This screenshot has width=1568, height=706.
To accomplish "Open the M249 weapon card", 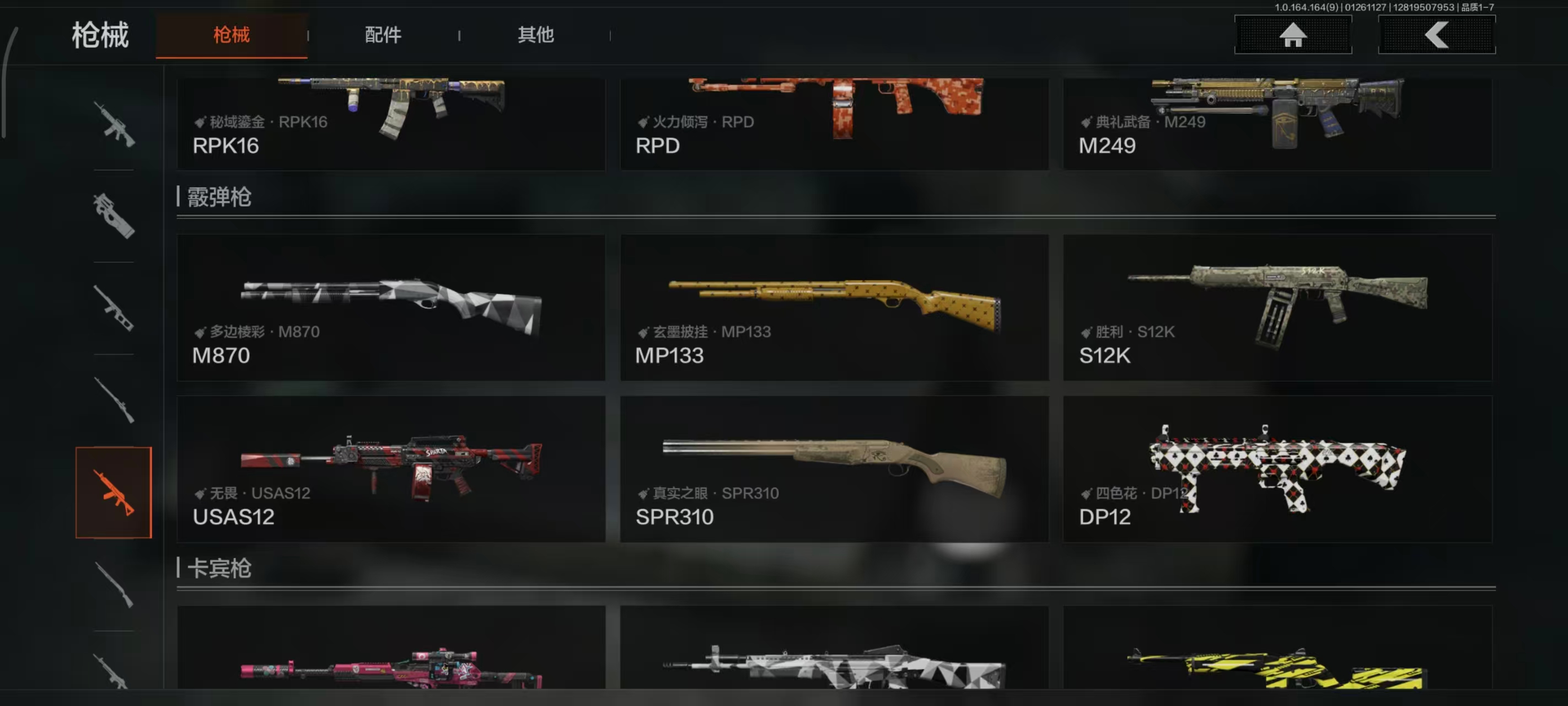I will 1277,124.
